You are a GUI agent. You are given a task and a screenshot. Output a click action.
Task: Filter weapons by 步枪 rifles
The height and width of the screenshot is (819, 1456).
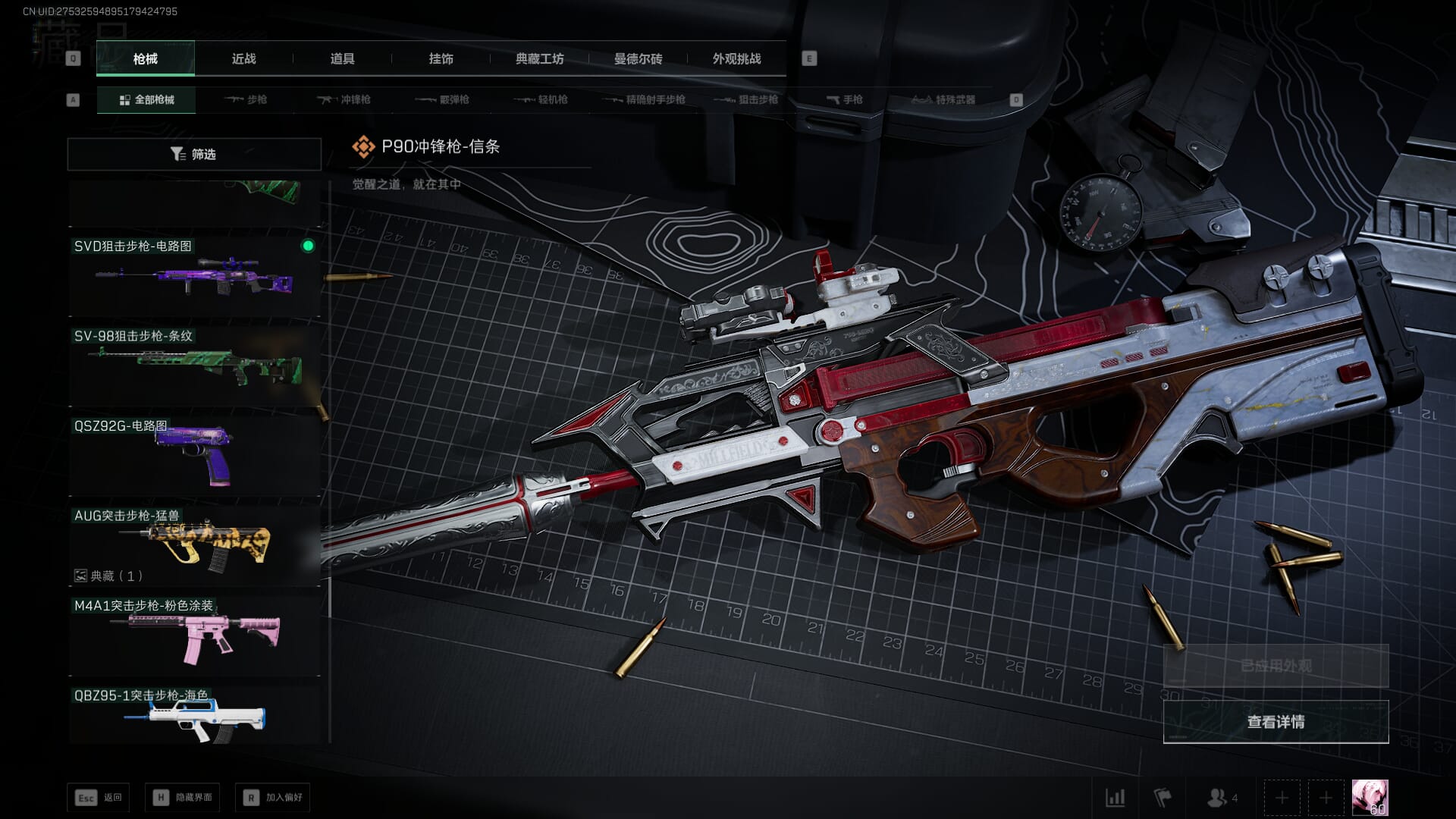[x=246, y=99]
